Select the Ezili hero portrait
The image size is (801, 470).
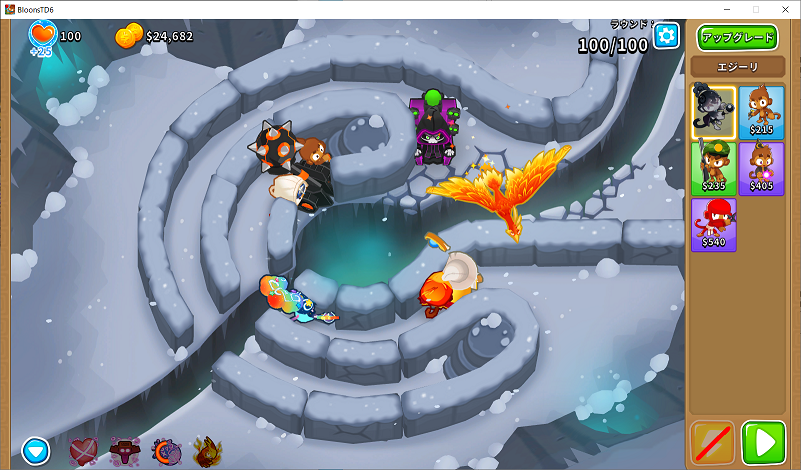tap(714, 112)
